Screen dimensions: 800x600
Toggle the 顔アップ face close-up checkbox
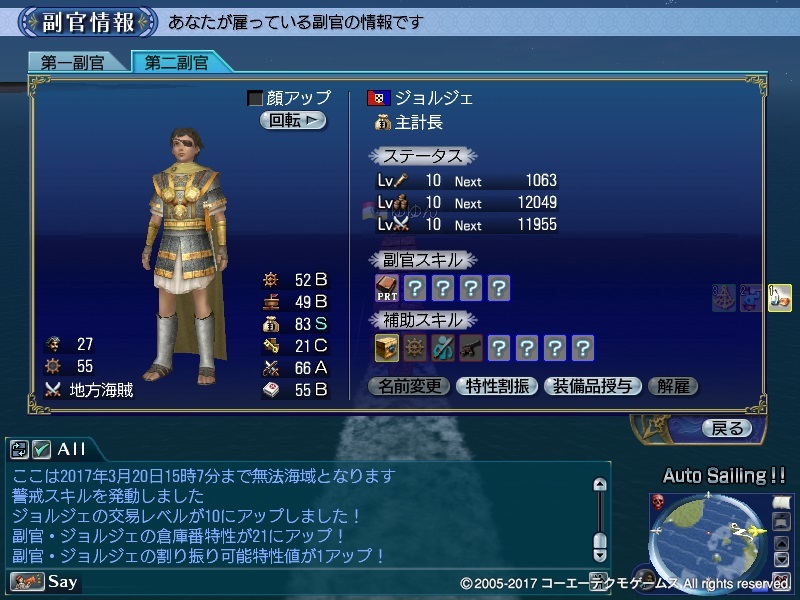click(255, 98)
